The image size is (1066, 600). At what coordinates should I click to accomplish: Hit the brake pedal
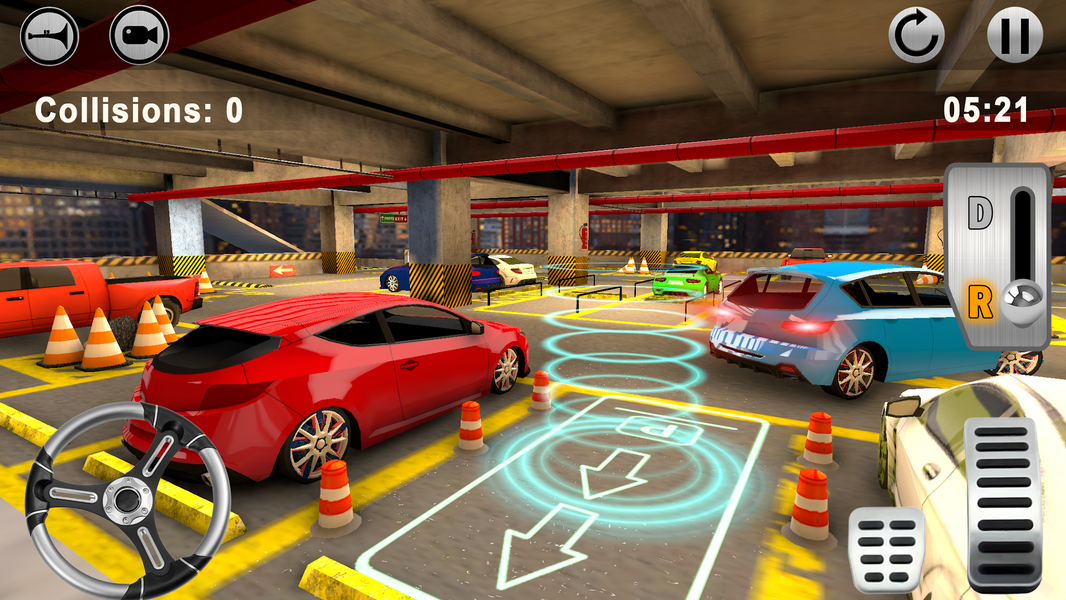point(886,550)
